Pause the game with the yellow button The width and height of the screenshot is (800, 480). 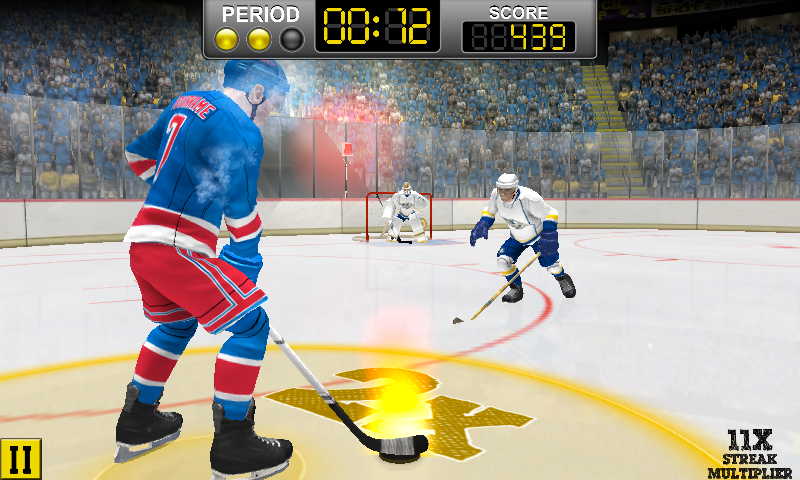tap(19, 459)
